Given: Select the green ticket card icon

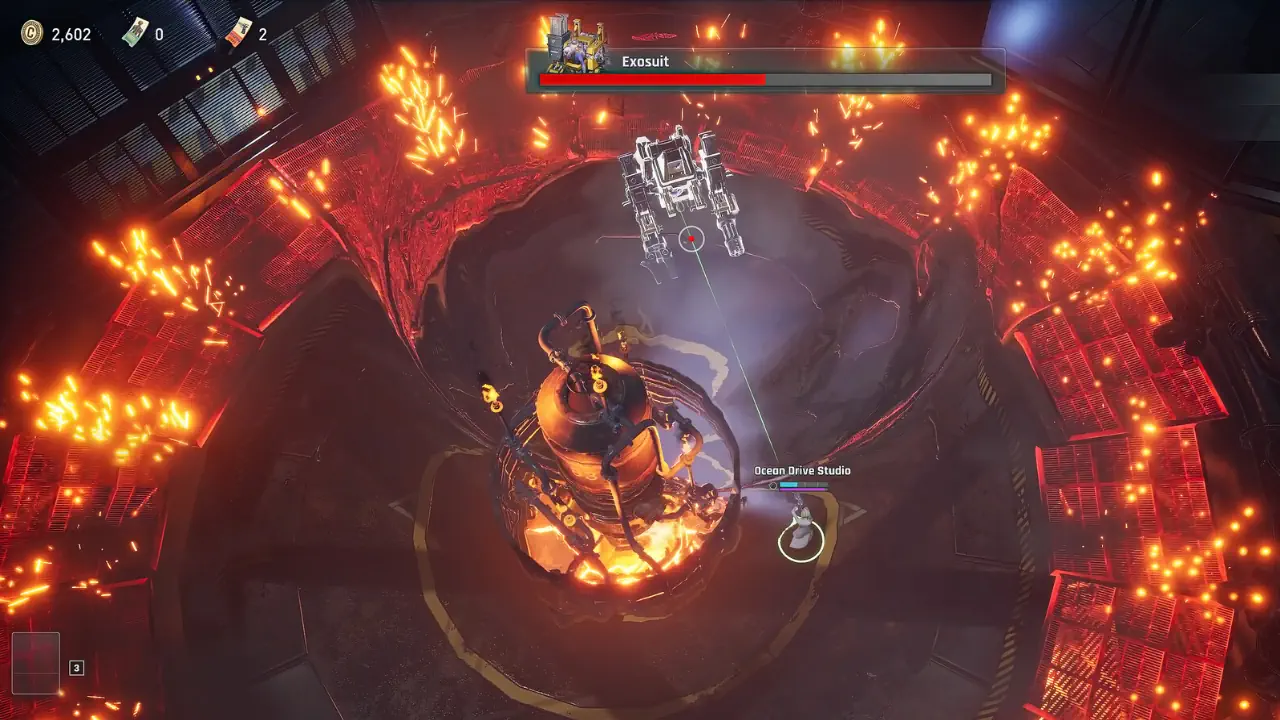Looking at the screenshot, I should tap(135, 33).
